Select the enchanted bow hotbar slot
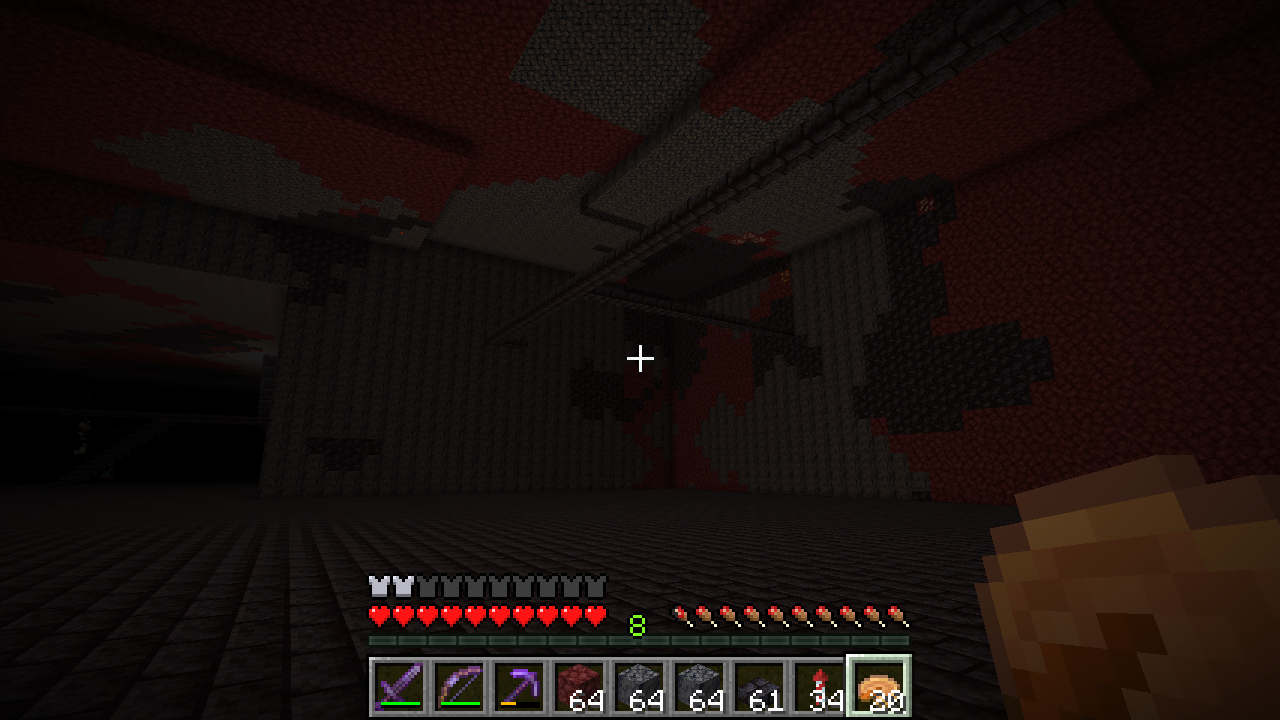The height and width of the screenshot is (720, 1280). pyautogui.click(x=459, y=686)
